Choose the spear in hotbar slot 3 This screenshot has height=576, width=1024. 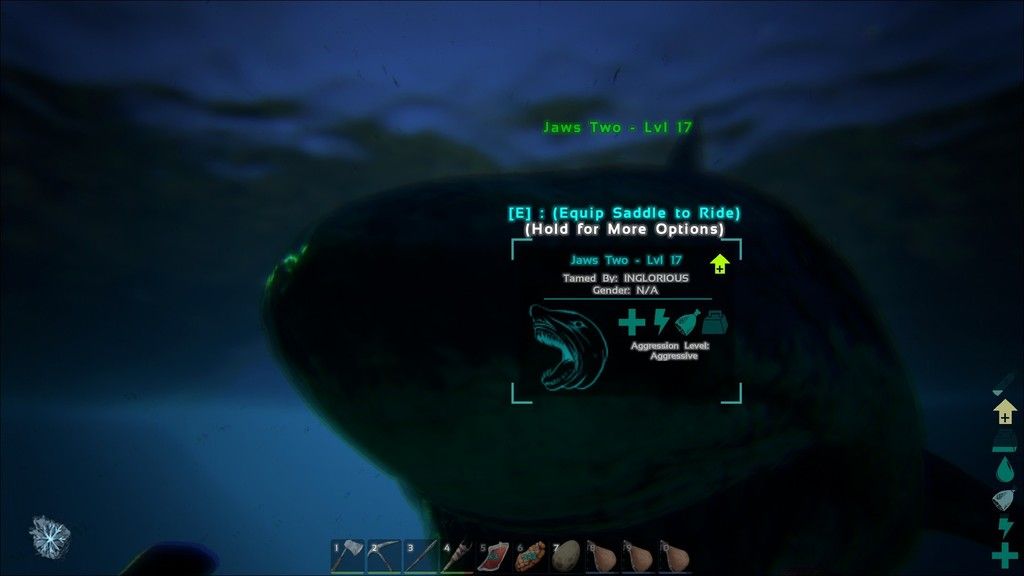[421, 556]
